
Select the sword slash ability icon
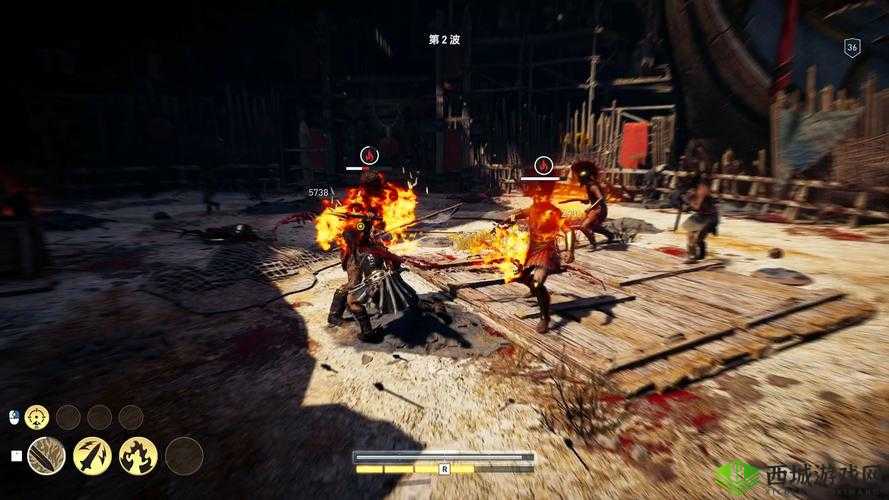tap(46, 456)
